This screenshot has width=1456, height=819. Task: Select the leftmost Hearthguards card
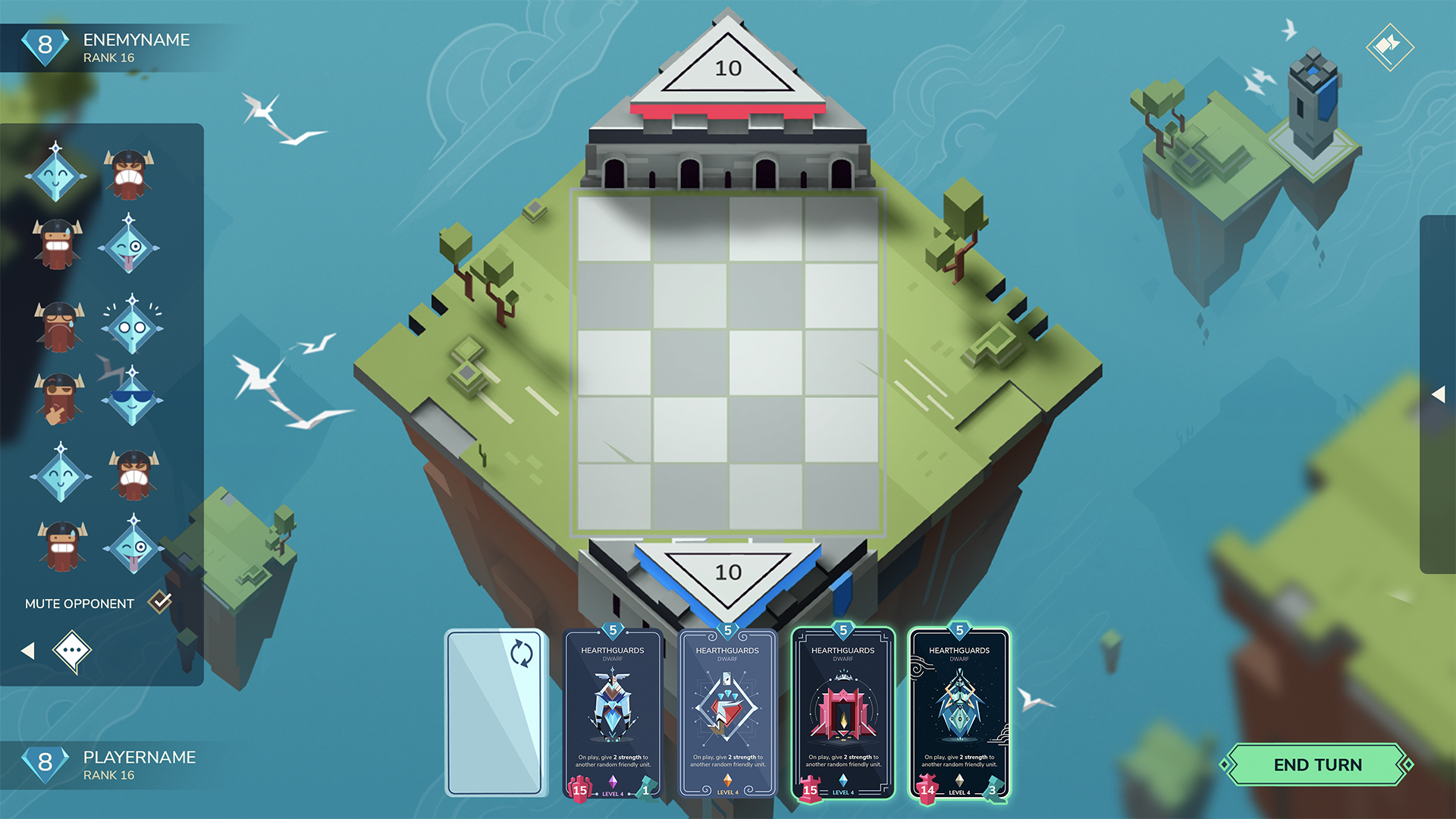point(612,713)
